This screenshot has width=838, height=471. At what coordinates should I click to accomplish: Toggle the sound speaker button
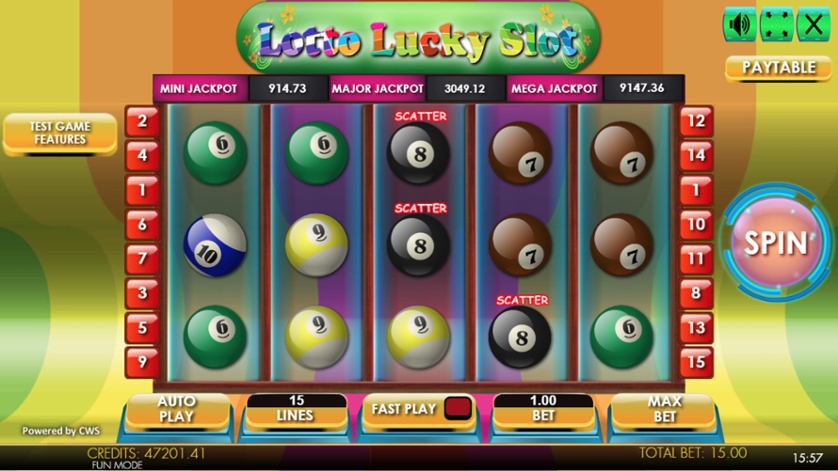(739, 26)
